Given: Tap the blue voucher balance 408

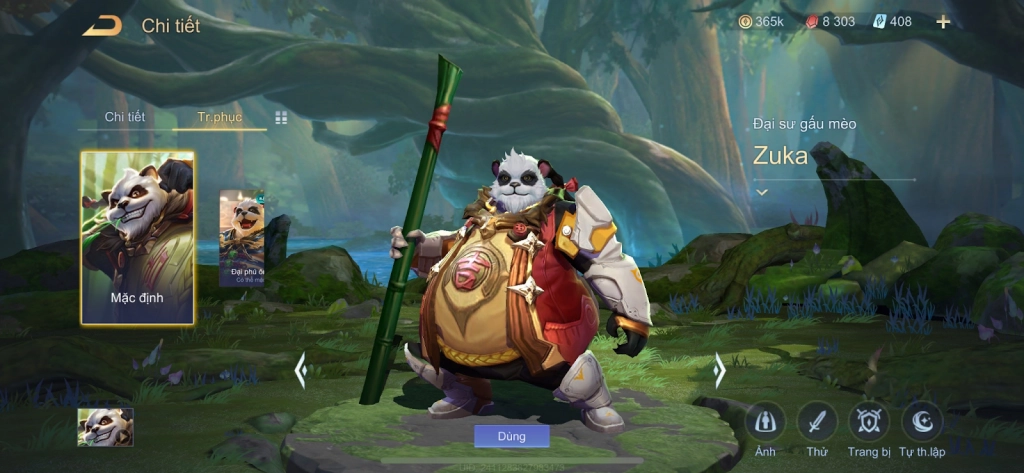Looking at the screenshot, I should tap(893, 22).
